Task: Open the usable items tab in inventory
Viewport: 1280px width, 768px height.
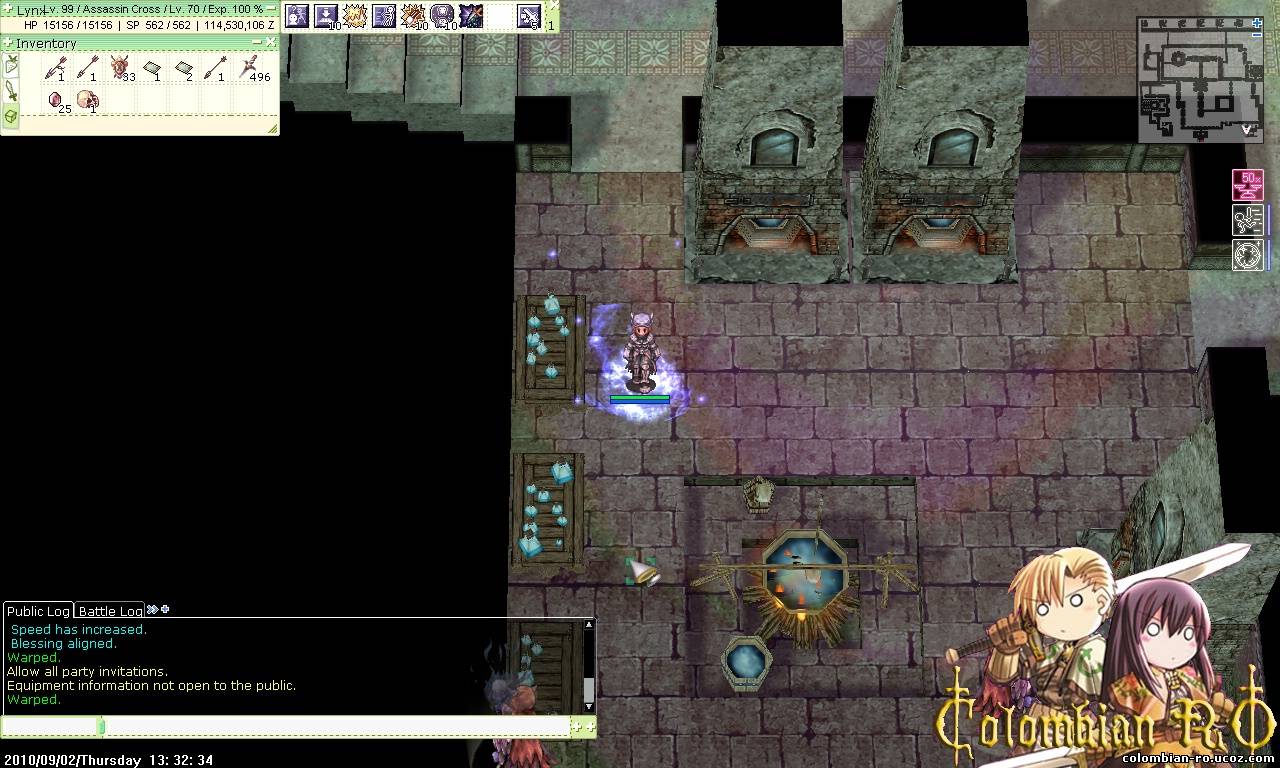Action: tap(11, 66)
